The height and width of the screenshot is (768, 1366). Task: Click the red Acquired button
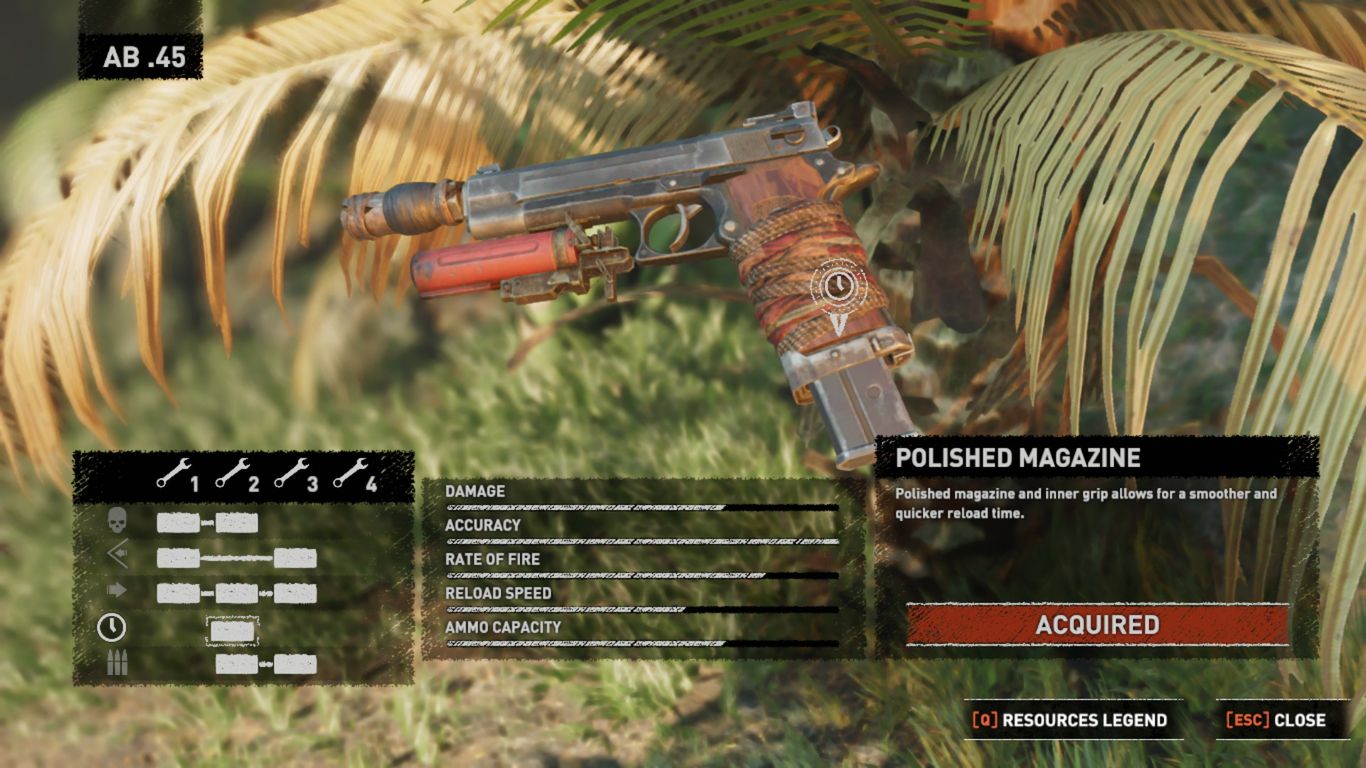coord(1097,625)
